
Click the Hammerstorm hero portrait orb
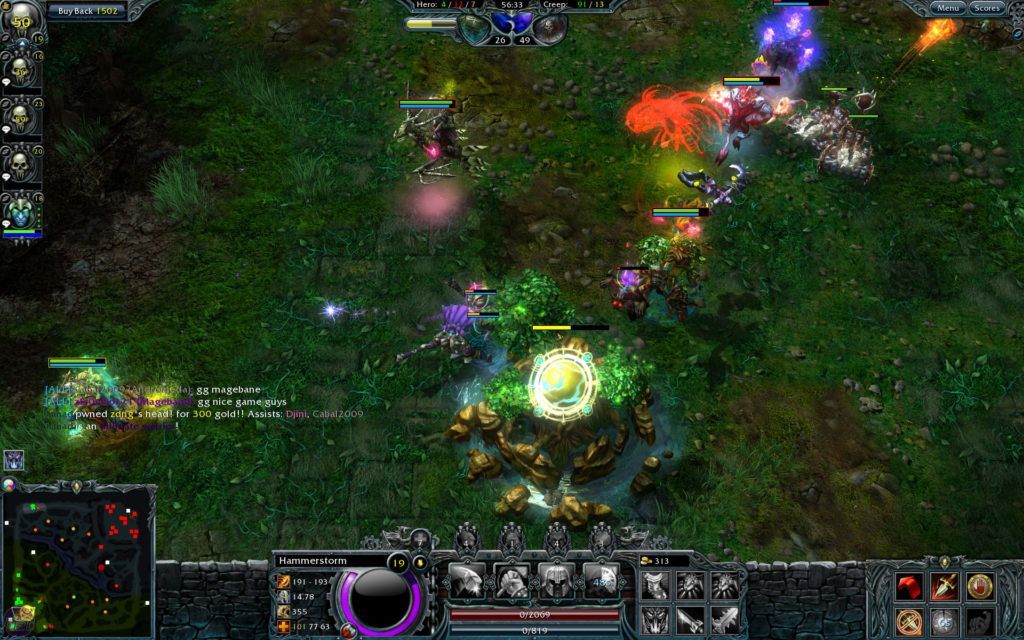click(380, 597)
